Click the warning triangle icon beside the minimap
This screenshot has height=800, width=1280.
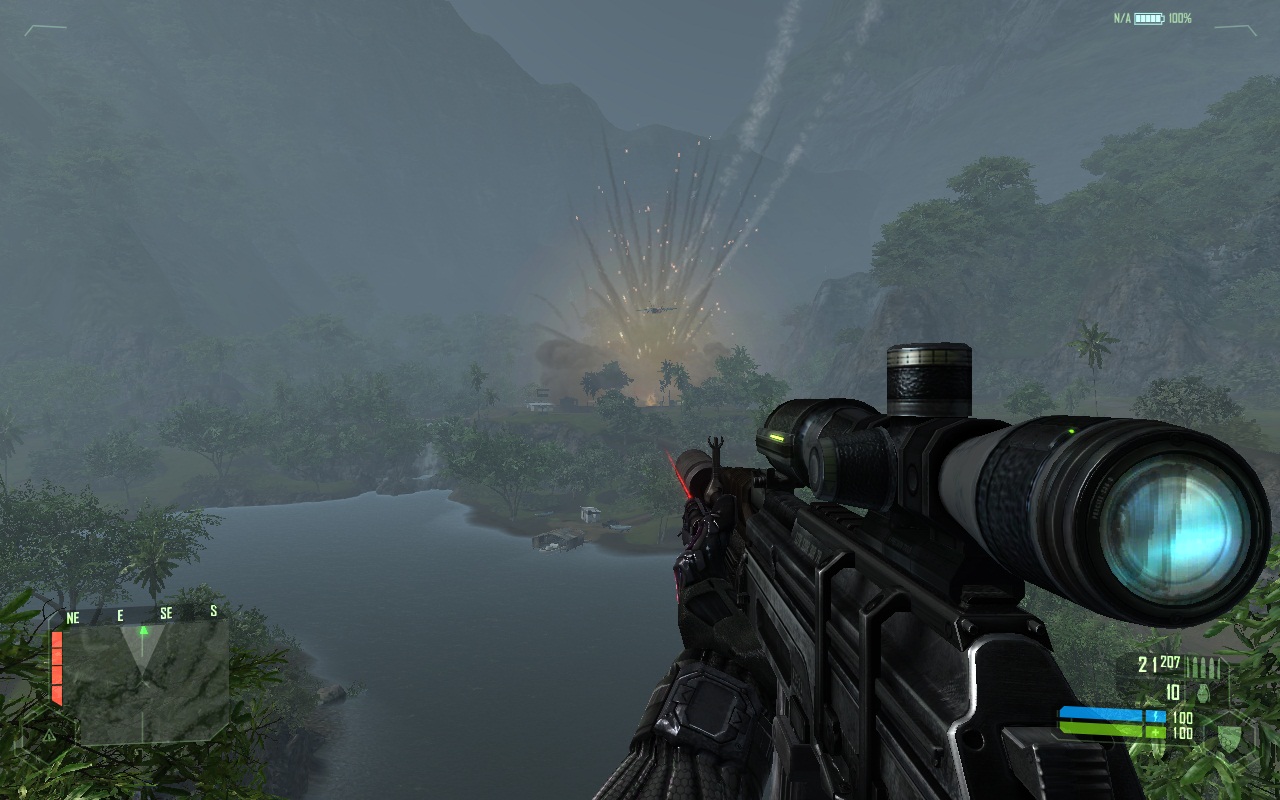point(49,734)
